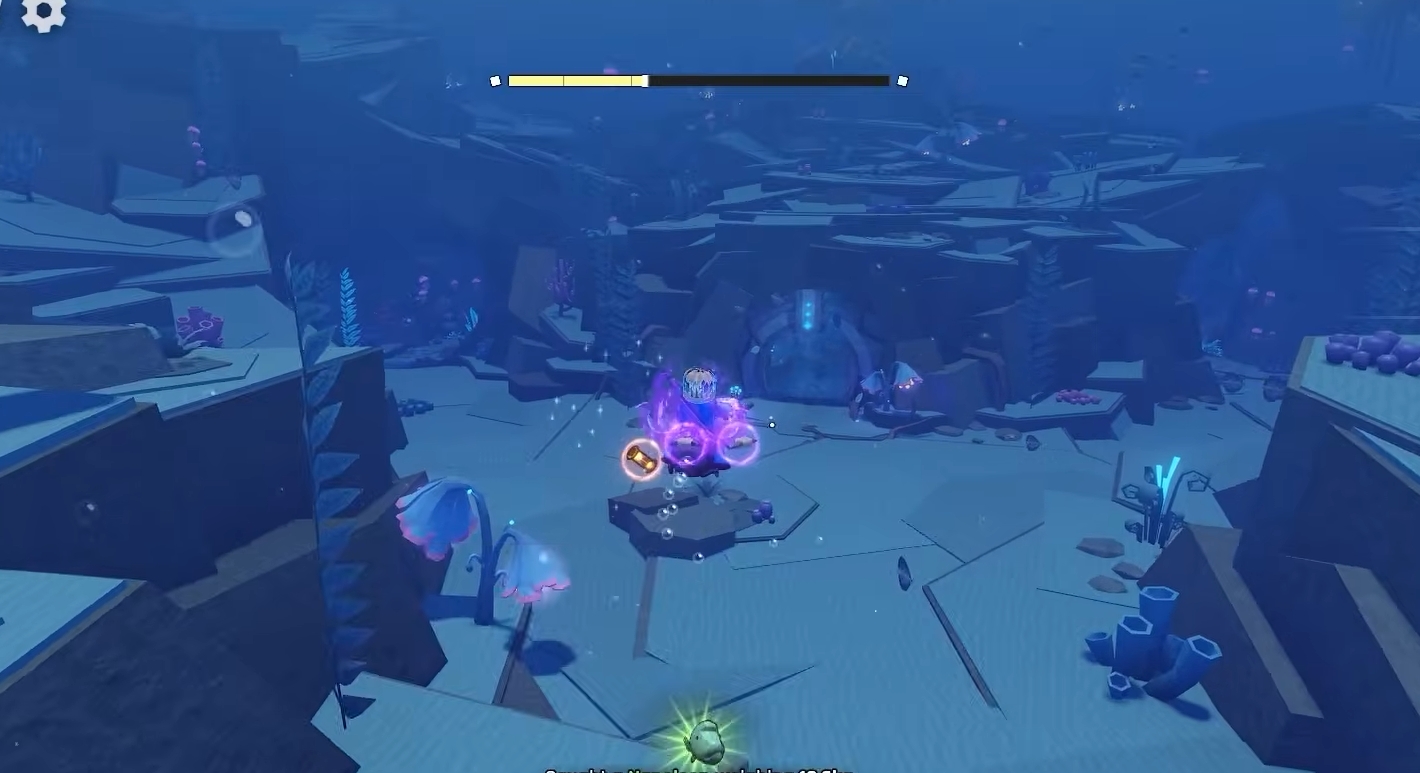Click the empty black section of the progress bar
The width and height of the screenshot is (1420, 773).
pos(770,80)
